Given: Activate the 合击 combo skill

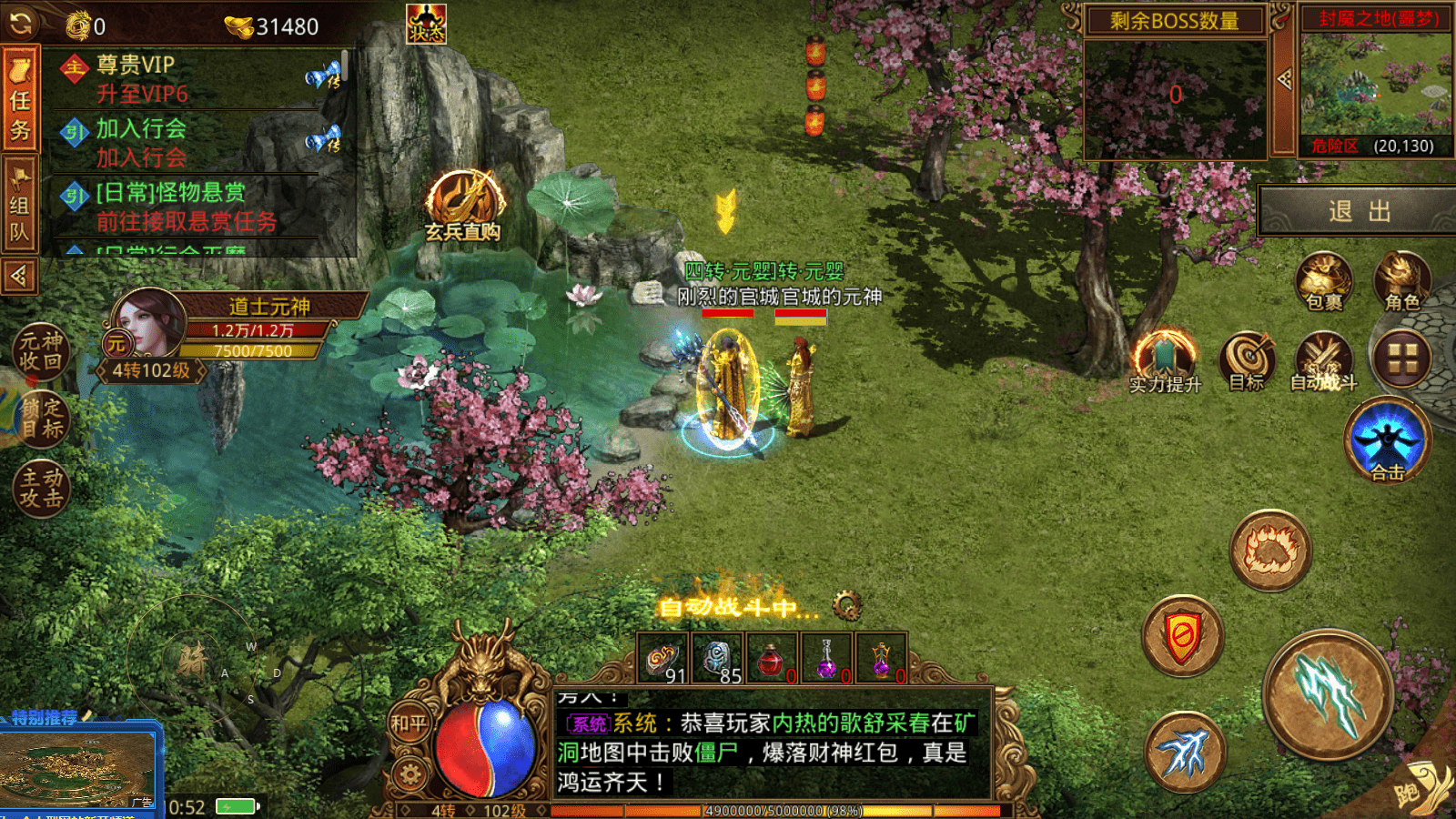Looking at the screenshot, I should 1387,440.
